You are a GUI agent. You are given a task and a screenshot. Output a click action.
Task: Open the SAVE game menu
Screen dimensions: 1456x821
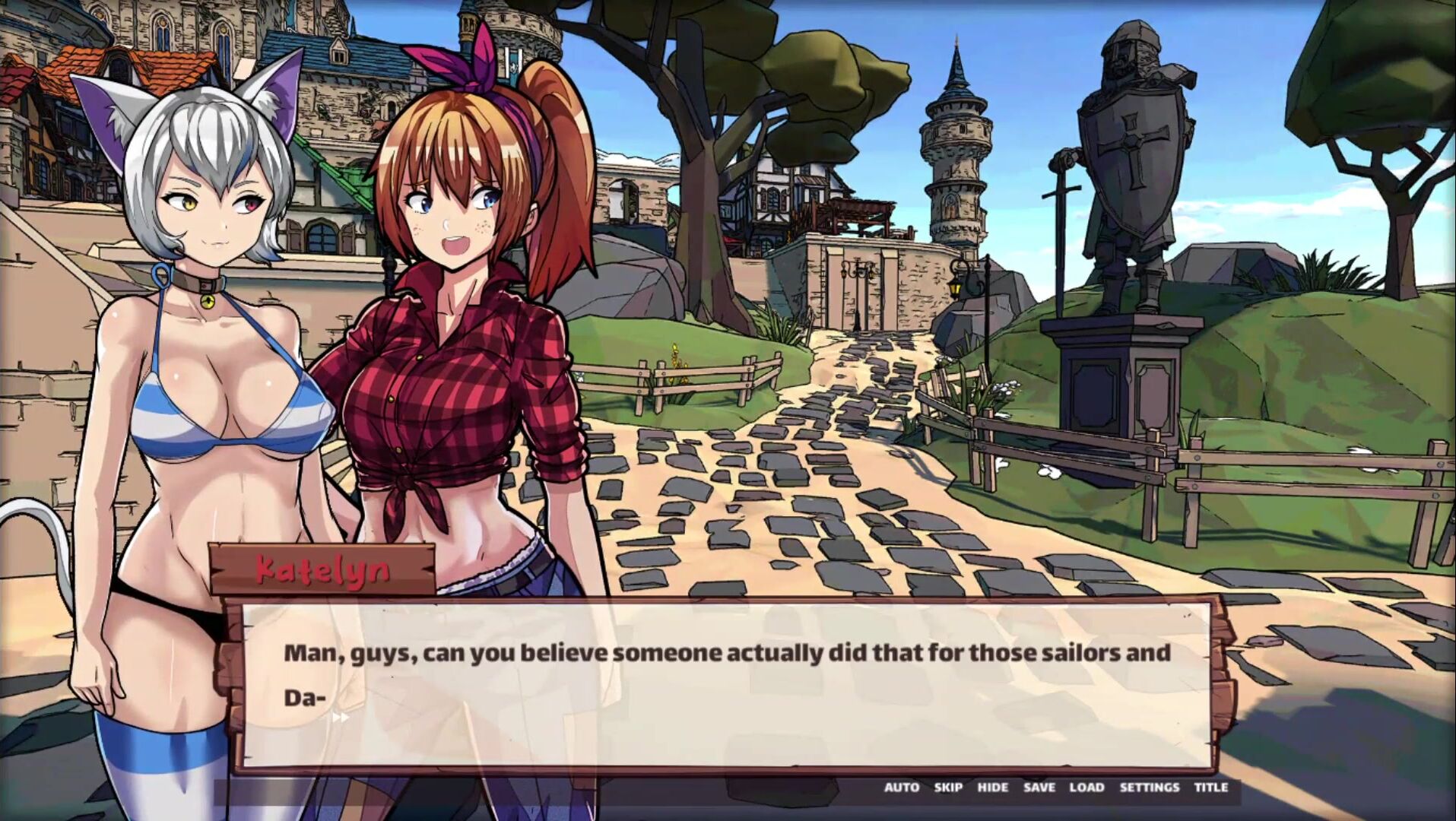click(x=1039, y=788)
